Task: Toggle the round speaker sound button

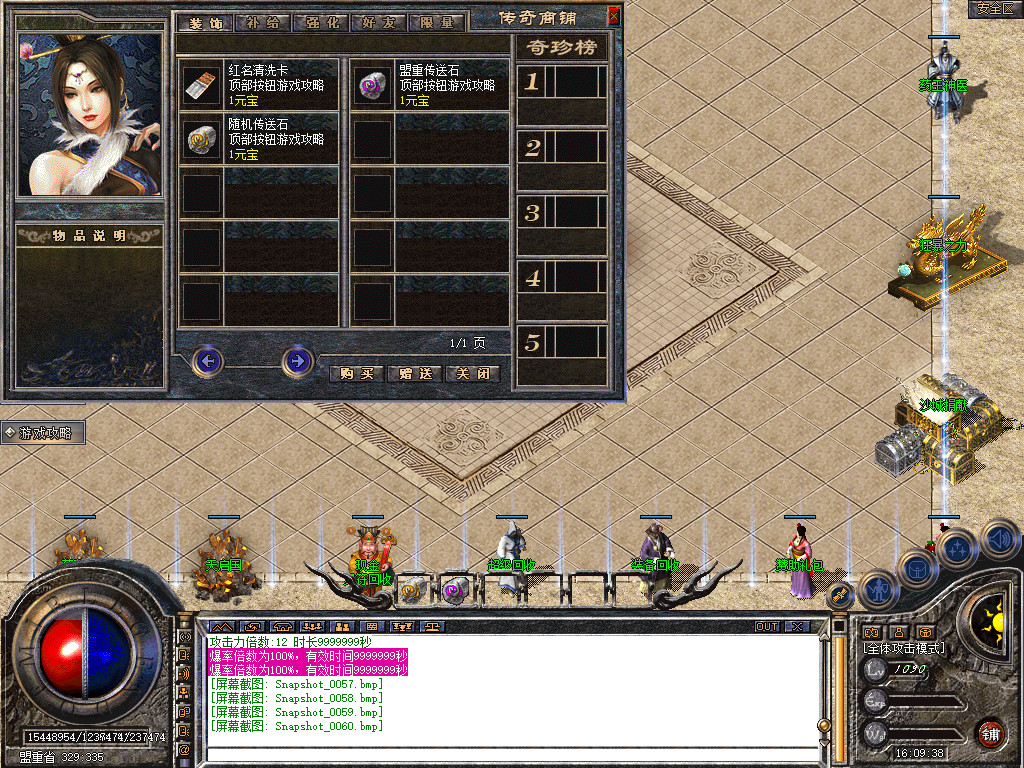Action: point(1000,540)
